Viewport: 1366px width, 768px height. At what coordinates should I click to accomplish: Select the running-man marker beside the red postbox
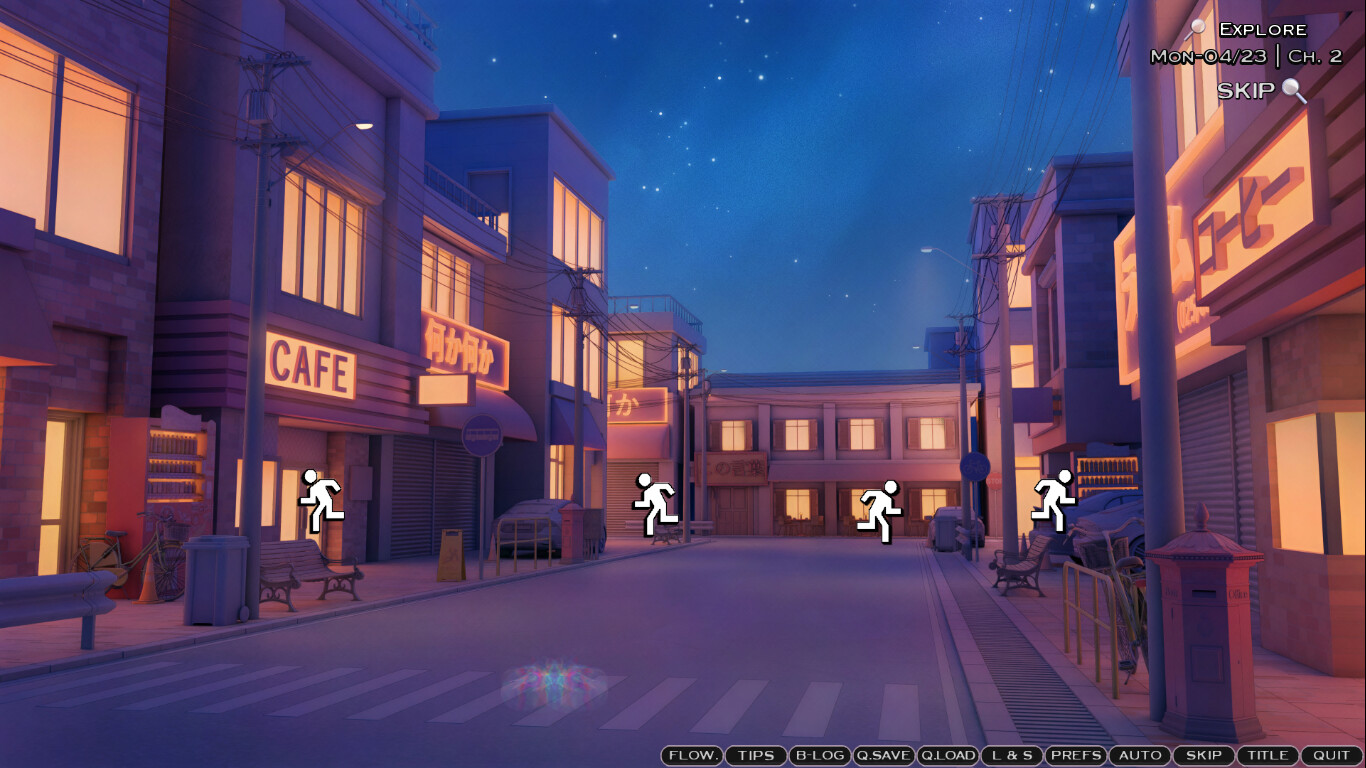[656, 504]
